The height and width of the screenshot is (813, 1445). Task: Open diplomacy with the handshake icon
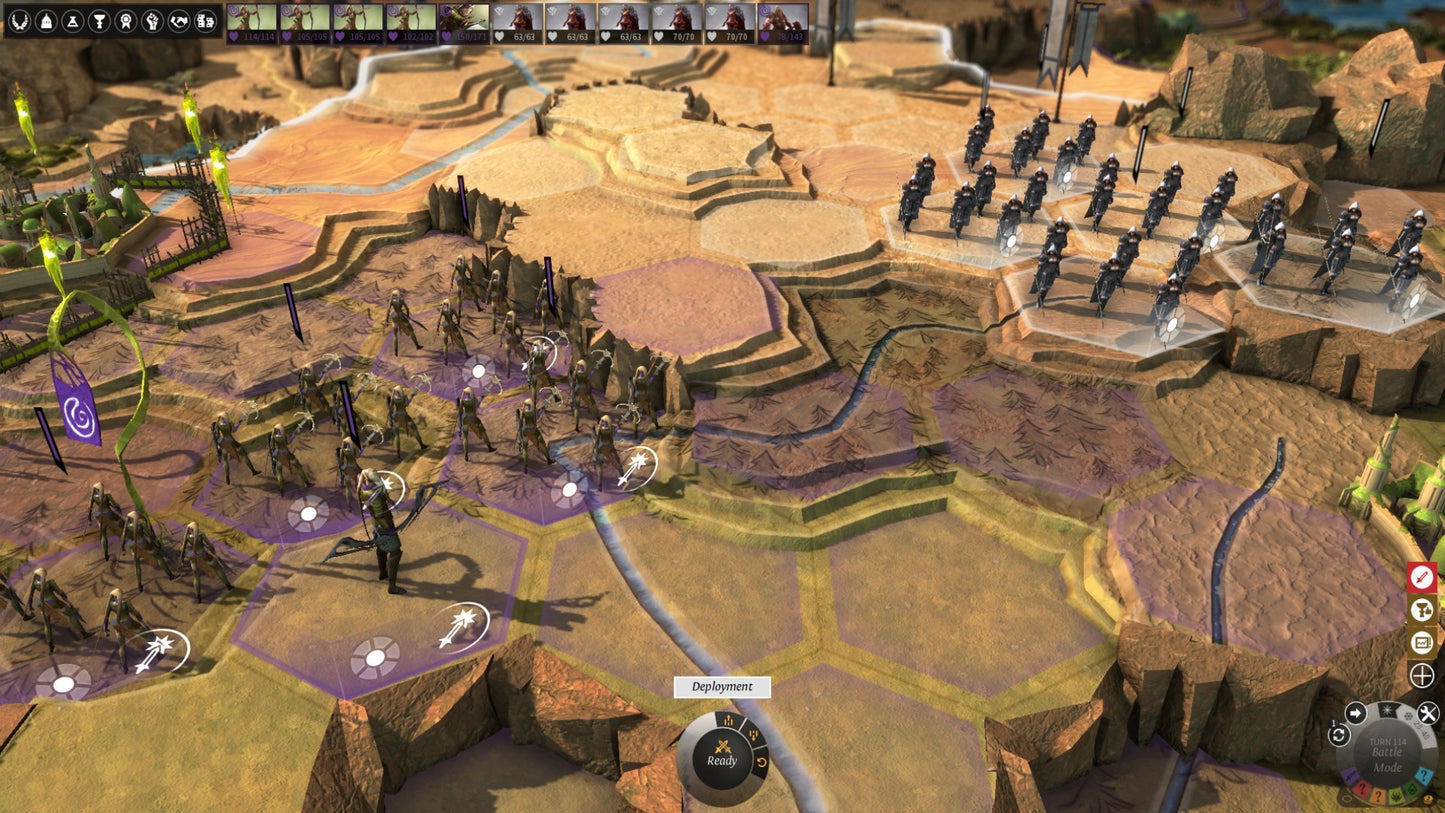click(178, 22)
